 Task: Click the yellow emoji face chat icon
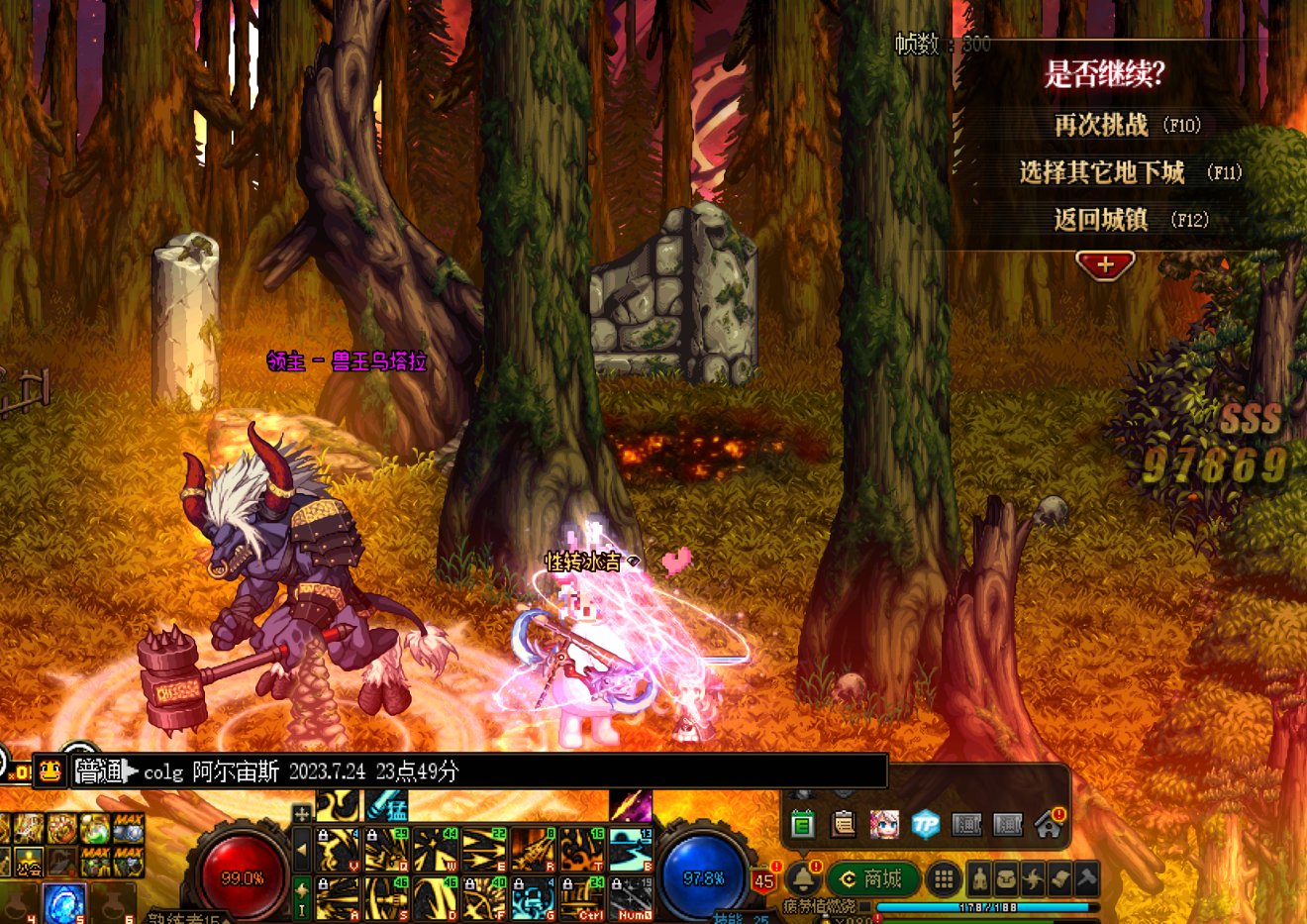coord(50,770)
